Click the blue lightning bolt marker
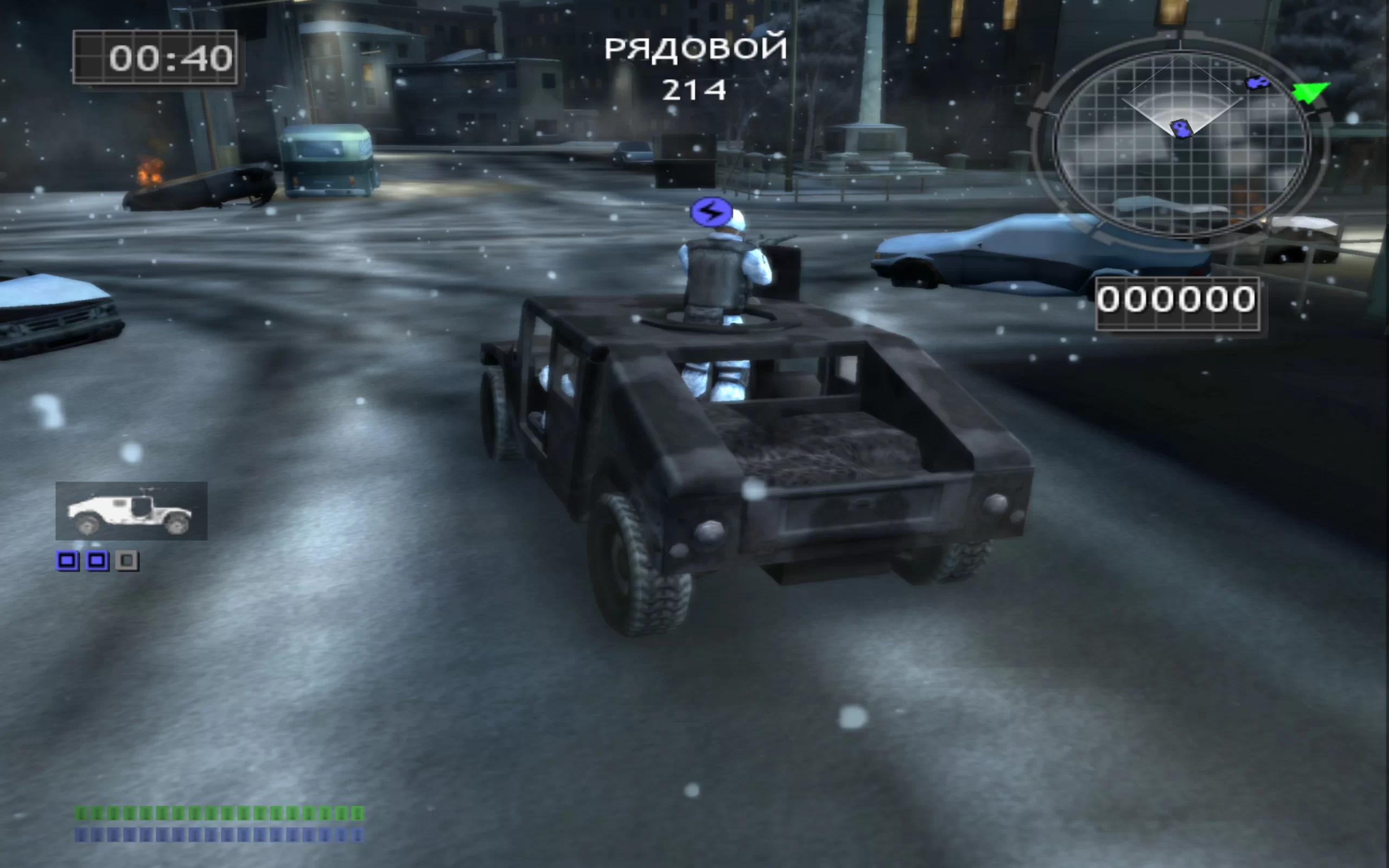Image resolution: width=1389 pixels, height=868 pixels. click(x=711, y=213)
